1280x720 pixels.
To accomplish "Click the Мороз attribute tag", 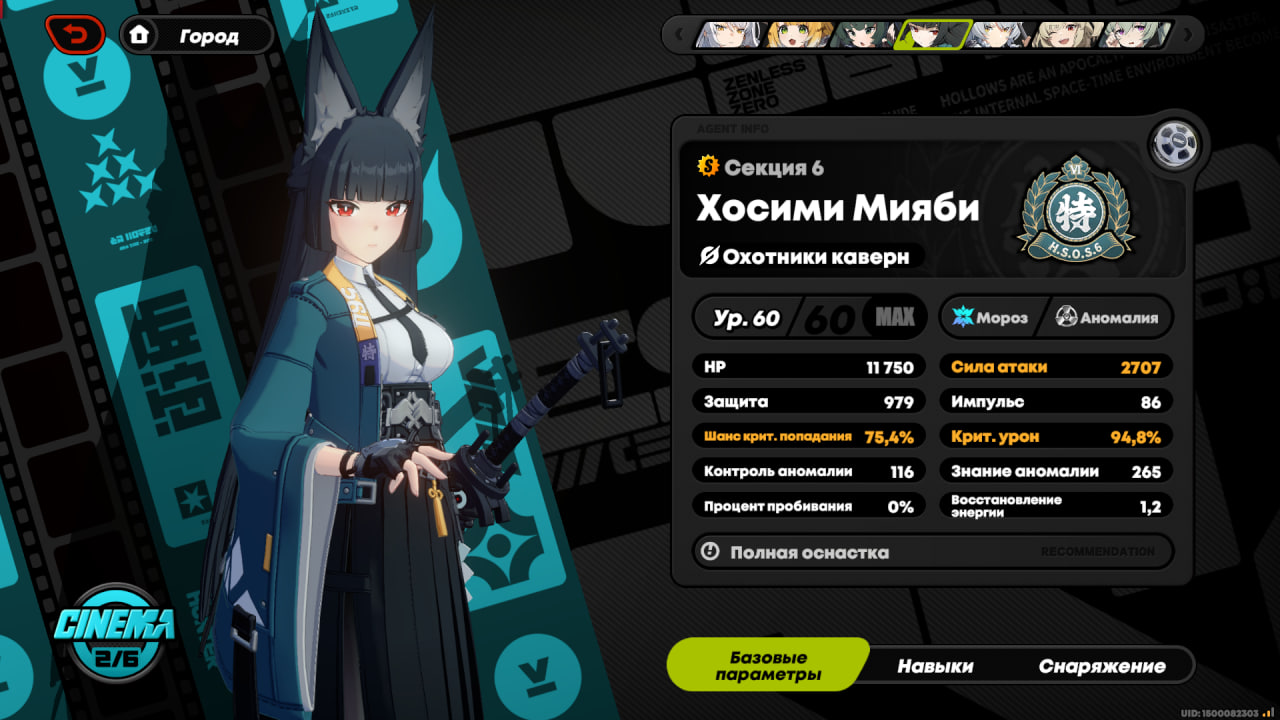I will 990,318.
